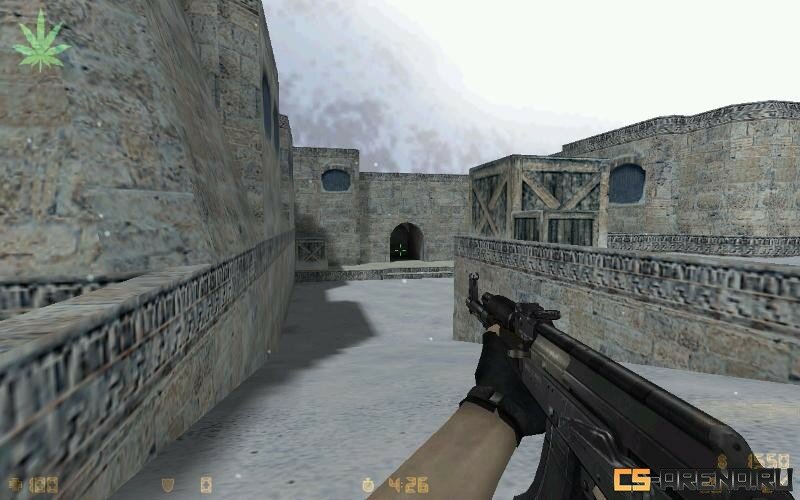Screen dimensions: 800x500
Task: Click the green leaf icon
Action: point(41,41)
